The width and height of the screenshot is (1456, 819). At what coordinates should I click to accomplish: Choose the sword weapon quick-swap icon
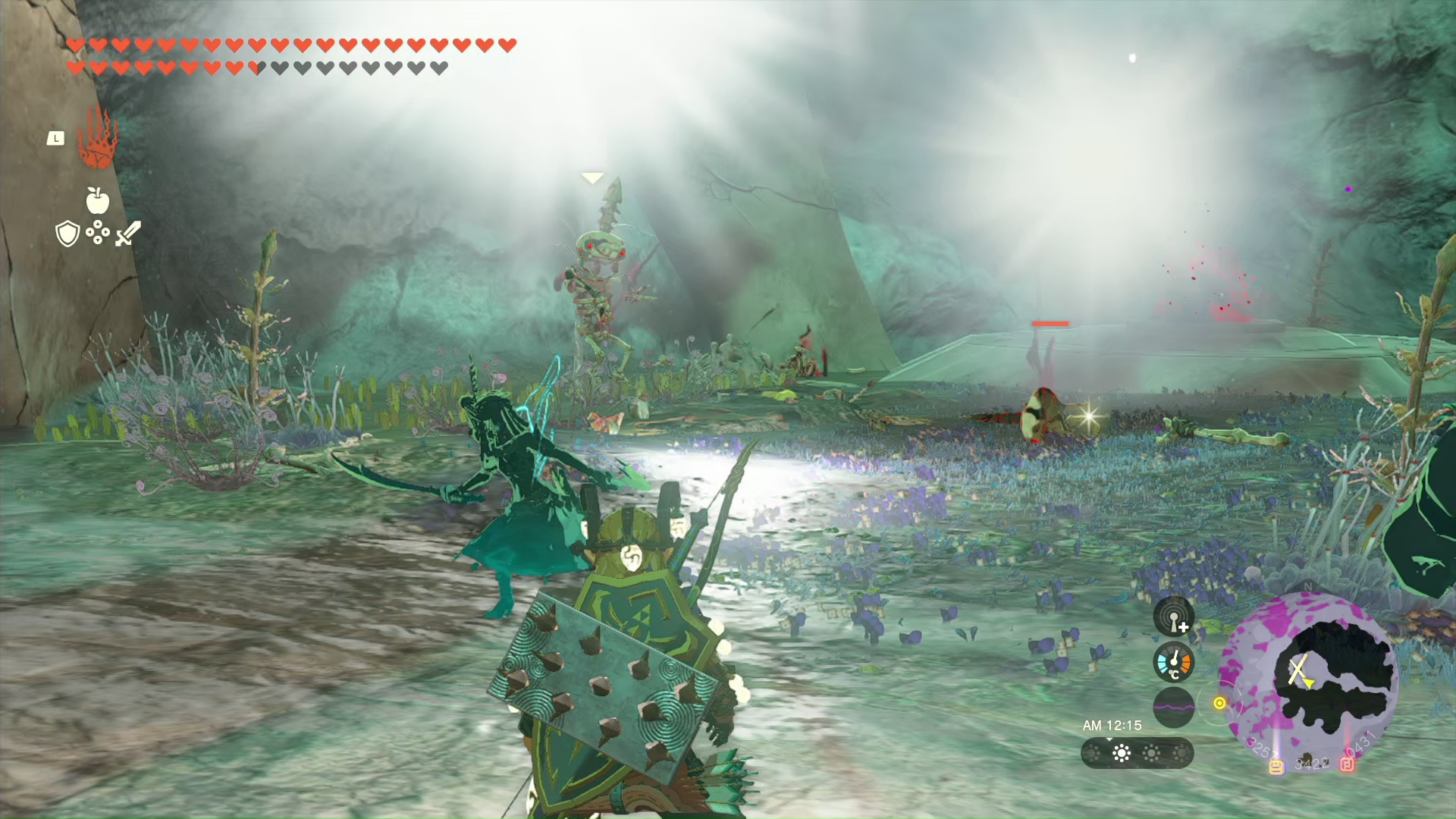coord(128,234)
